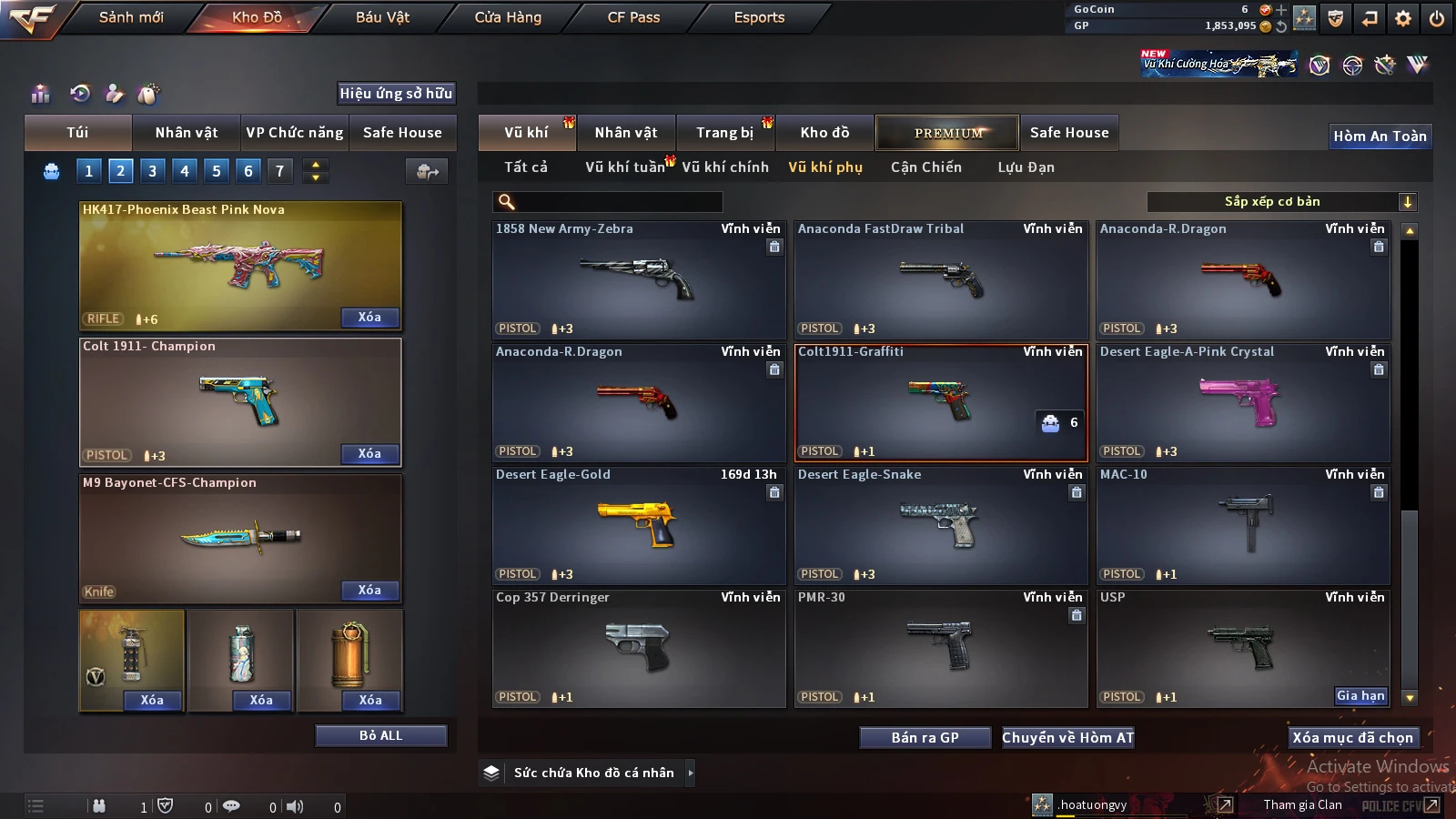Open settings with the gear icon

click(1403, 18)
